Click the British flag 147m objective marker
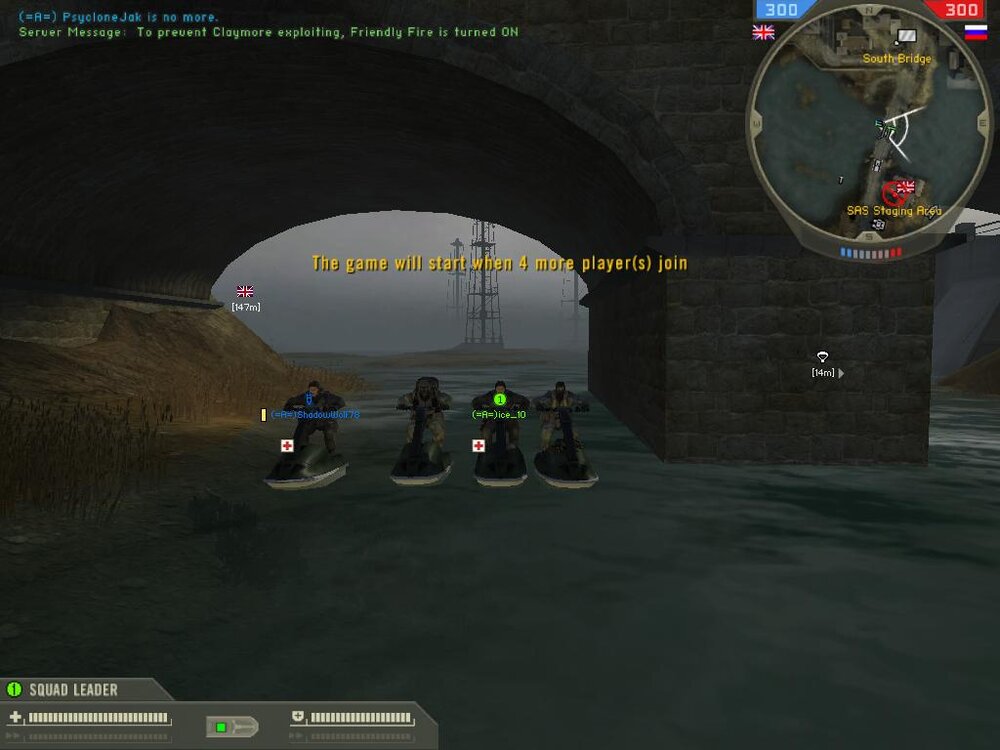This screenshot has height=750, width=1000. (x=245, y=291)
